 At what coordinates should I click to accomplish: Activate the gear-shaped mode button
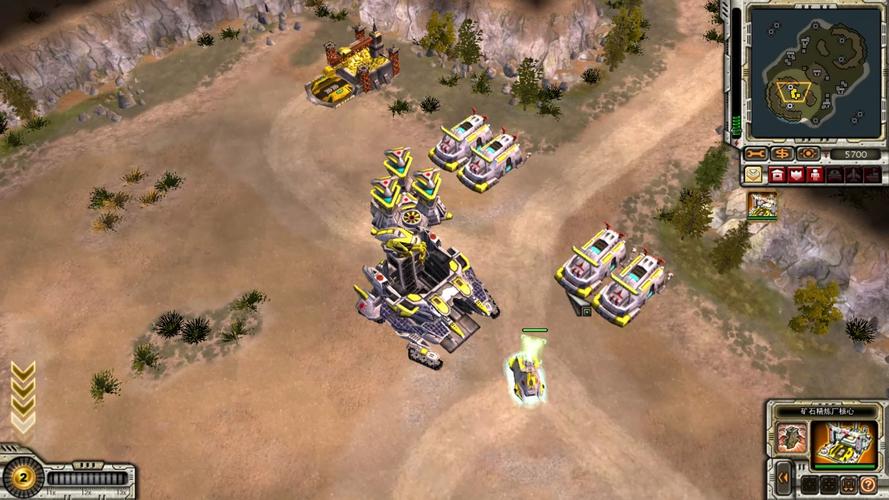coord(808,153)
